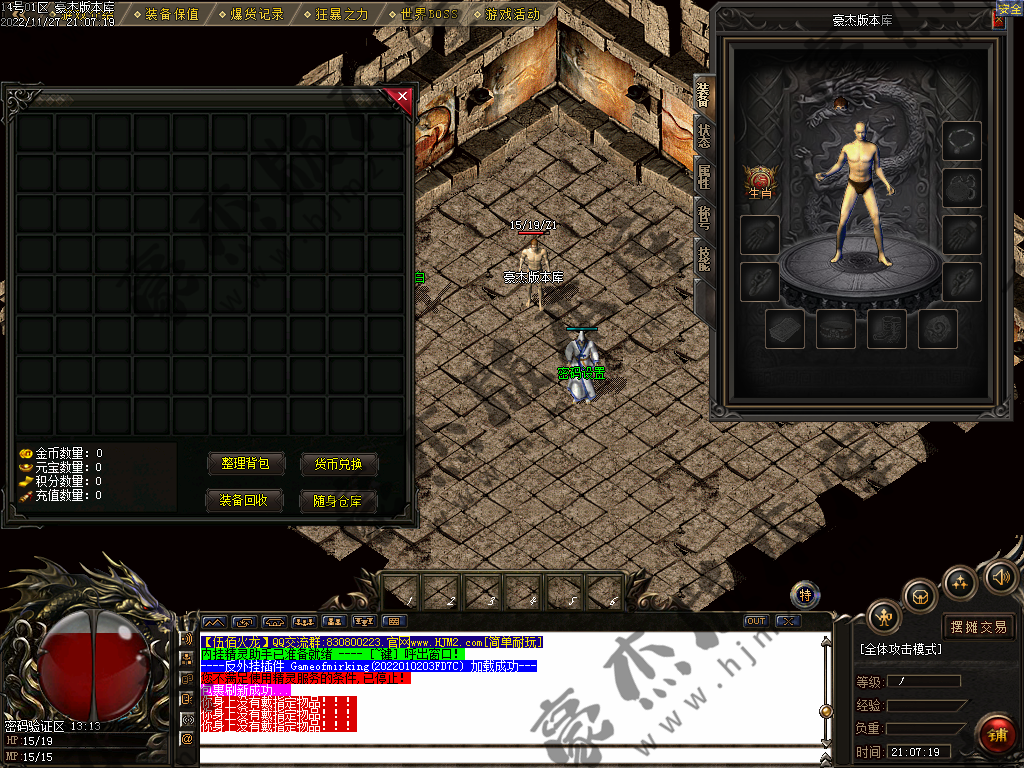
Task: Show the 游戏活动 events menu
Action: point(512,15)
